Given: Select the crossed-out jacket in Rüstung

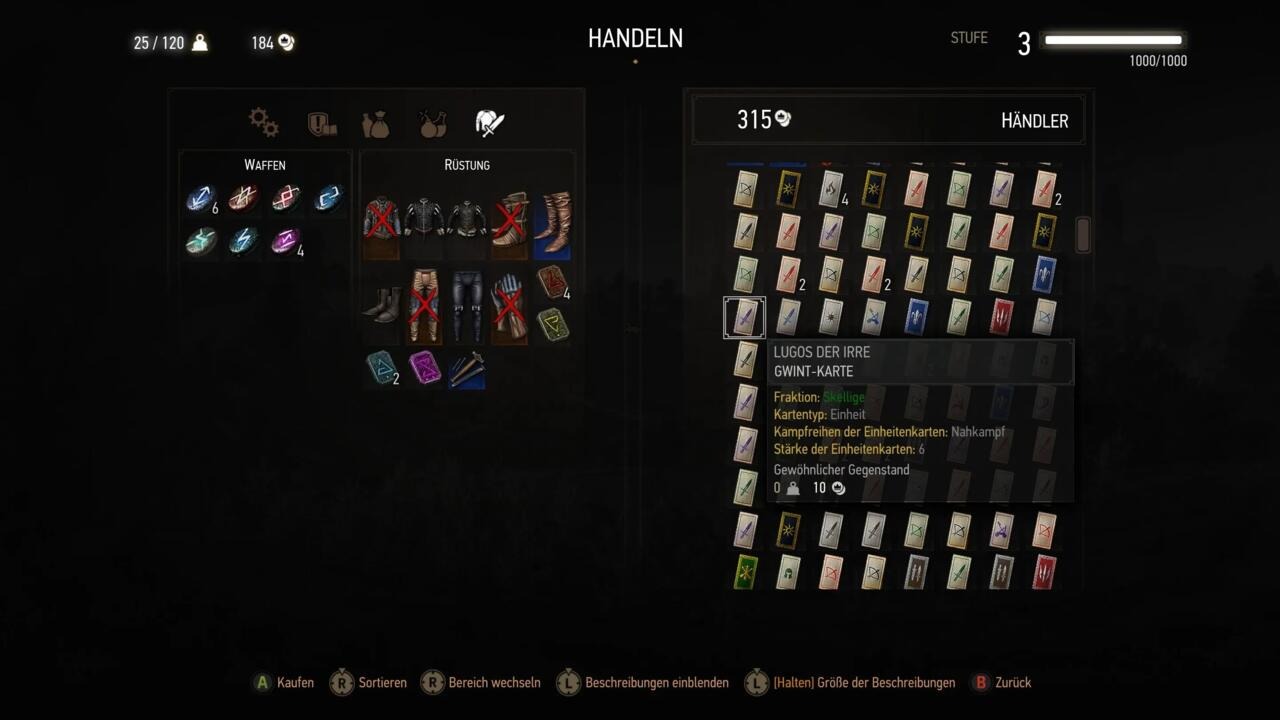Looking at the screenshot, I should tap(383, 218).
